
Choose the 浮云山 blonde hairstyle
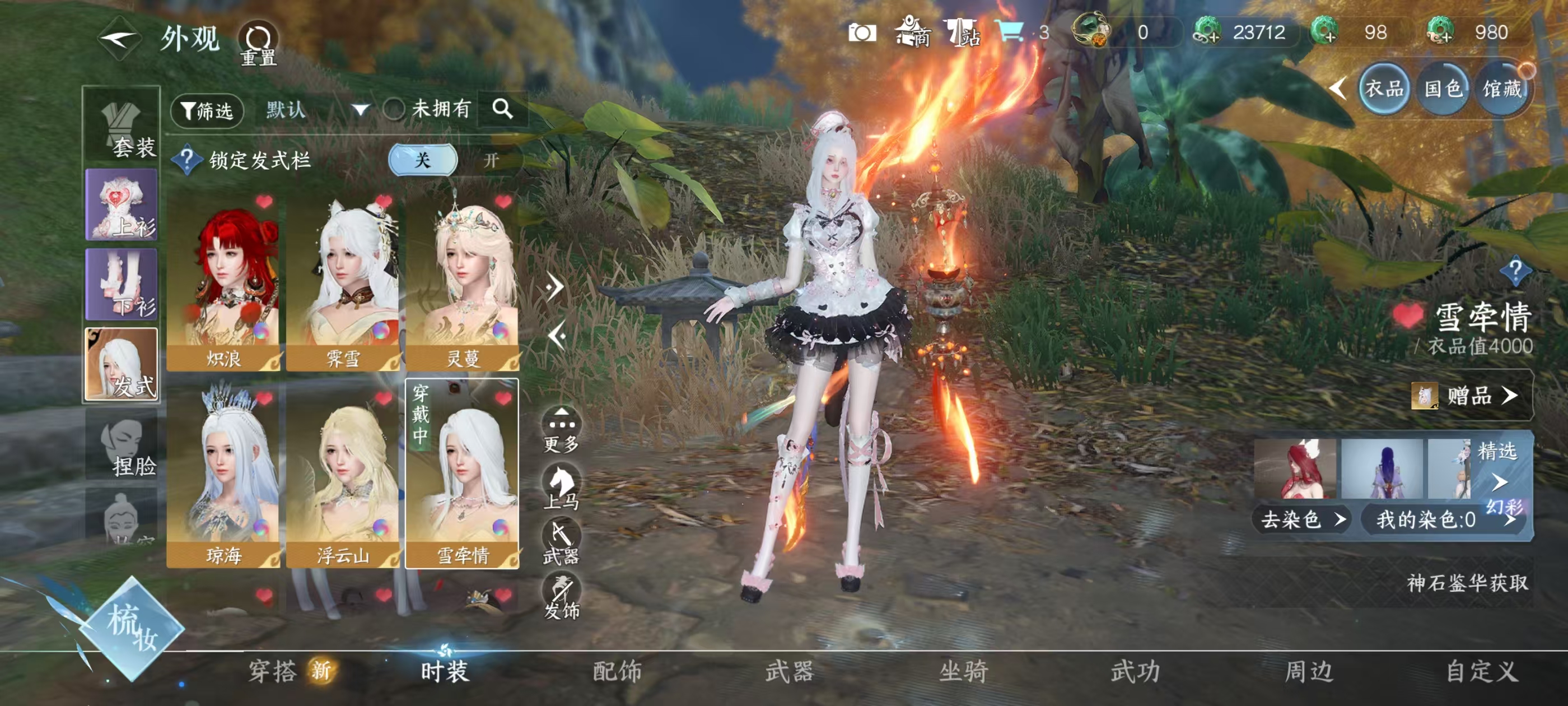(343, 476)
